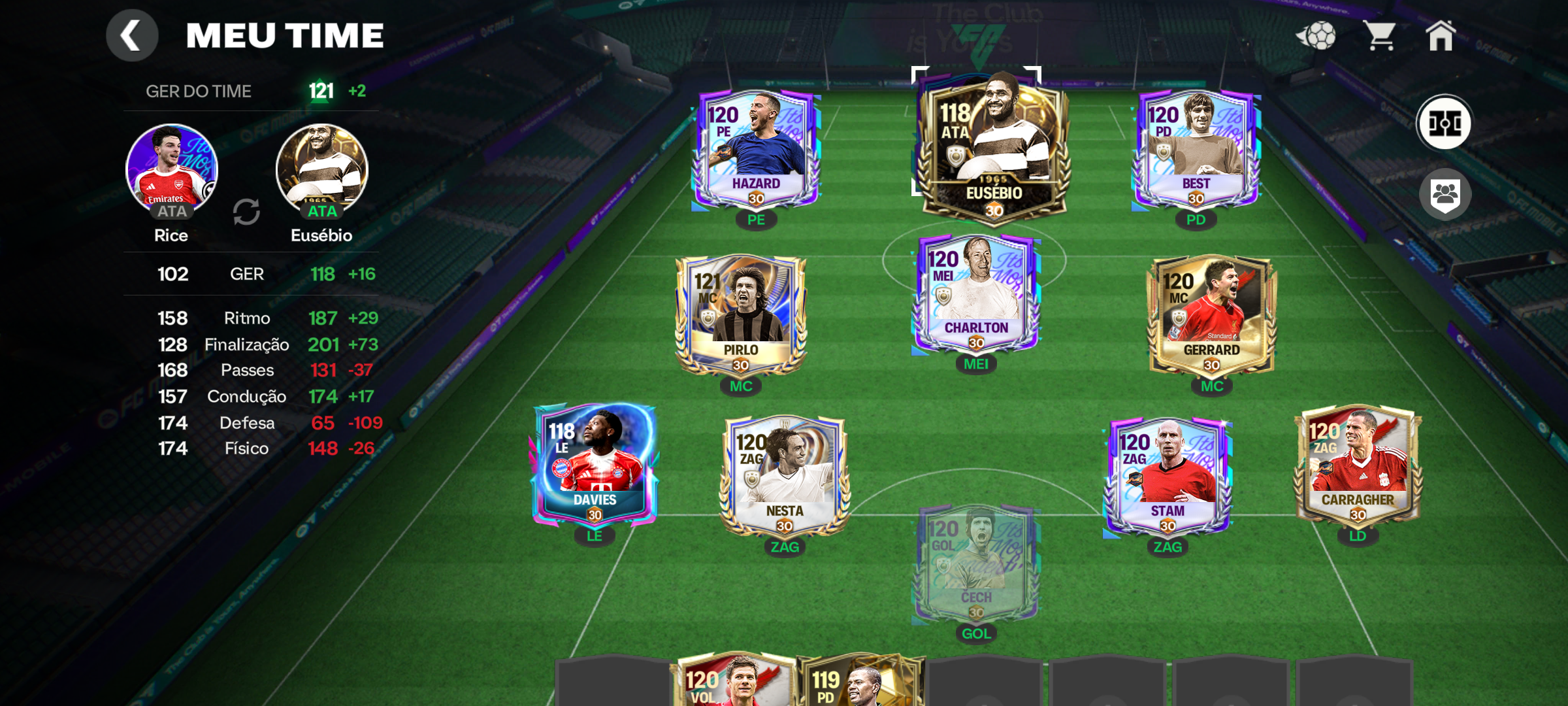The width and height of the screenshot is (1568, 706).
Task: Go back from Meu Time screen
Action: click(x=132, y=35)
